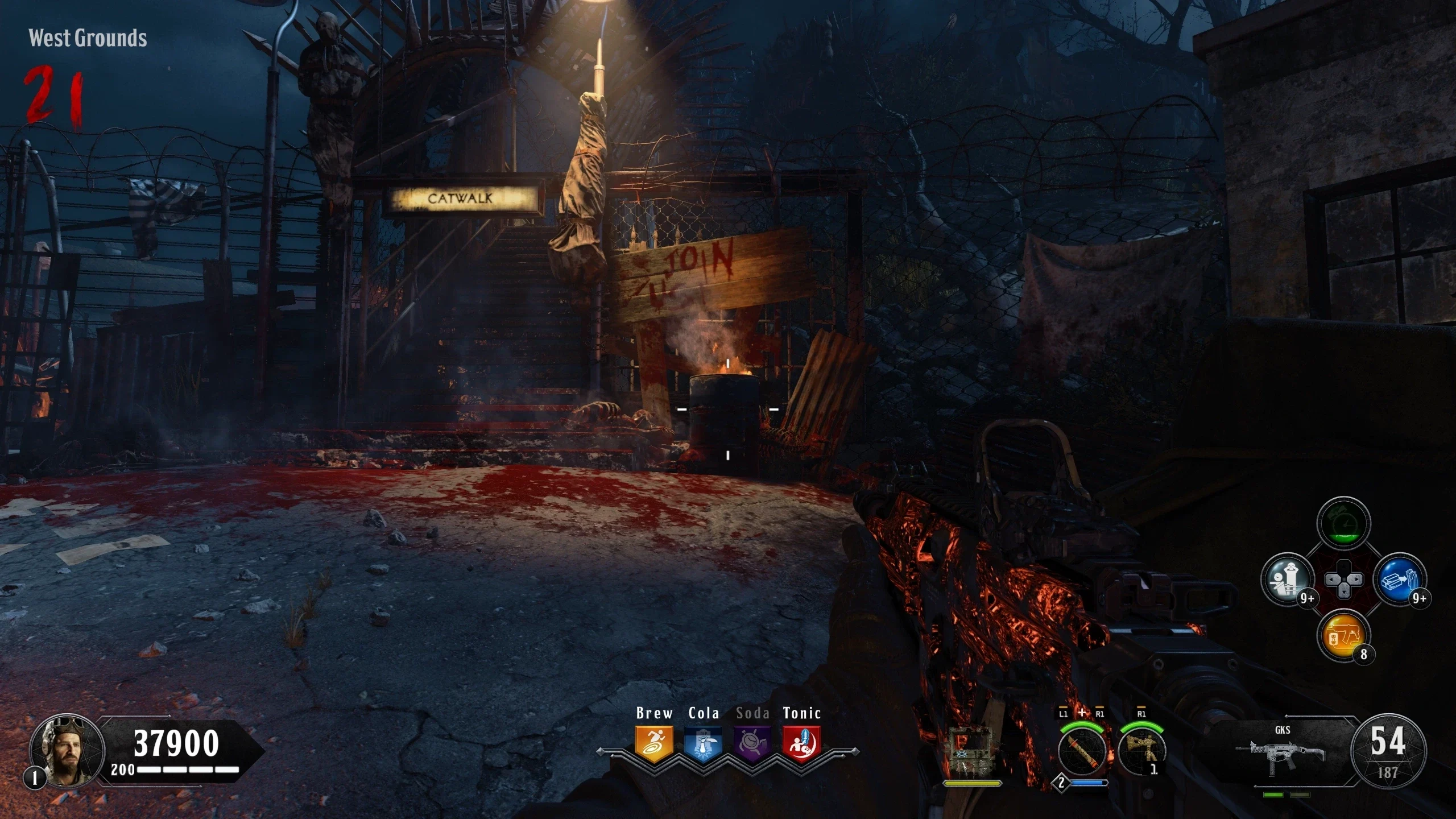
Task: Activate the green stopwatch elixir
Action: [x=1343, y=523]
